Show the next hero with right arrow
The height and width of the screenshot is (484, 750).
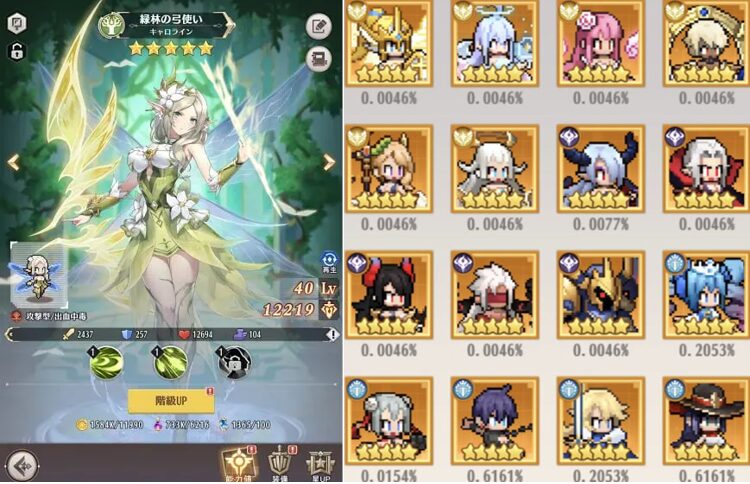(328, 161)
